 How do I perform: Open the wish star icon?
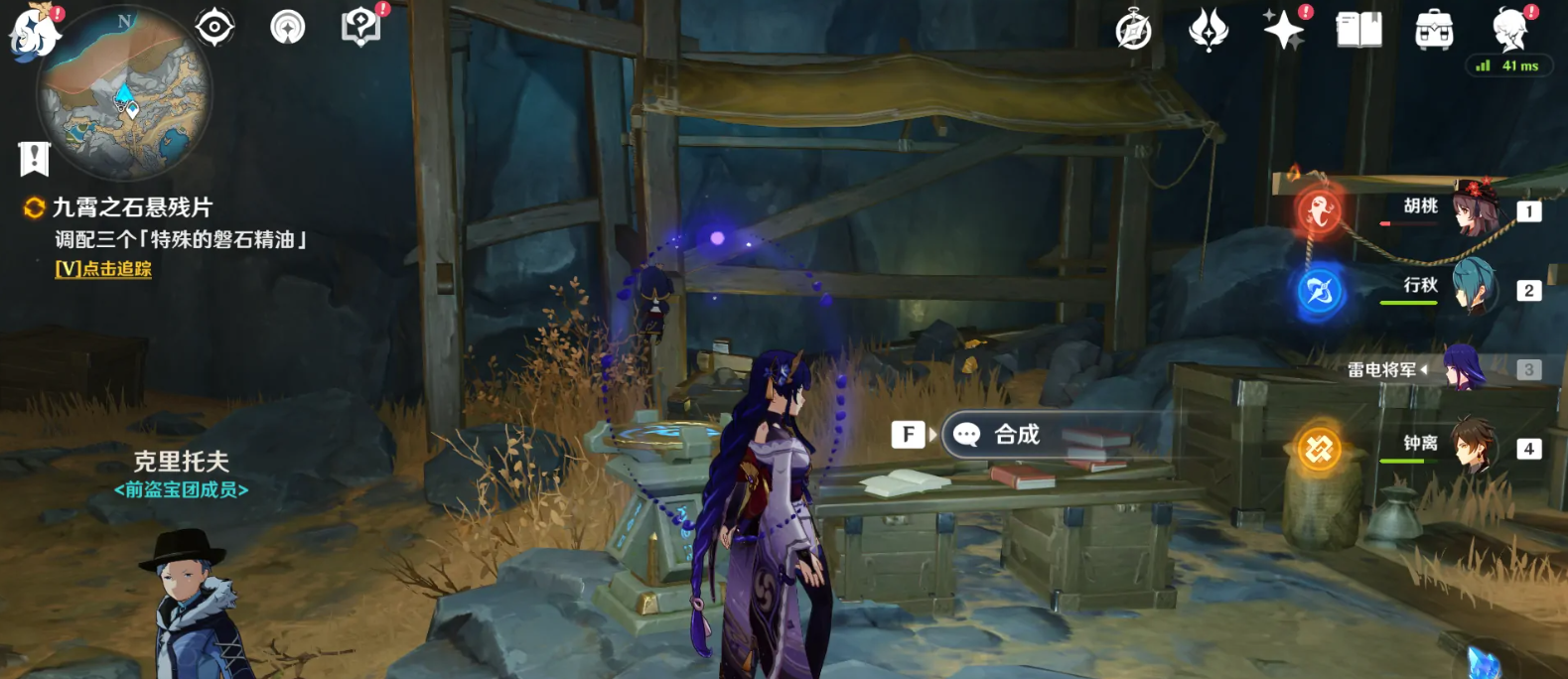coord(1284,30)
